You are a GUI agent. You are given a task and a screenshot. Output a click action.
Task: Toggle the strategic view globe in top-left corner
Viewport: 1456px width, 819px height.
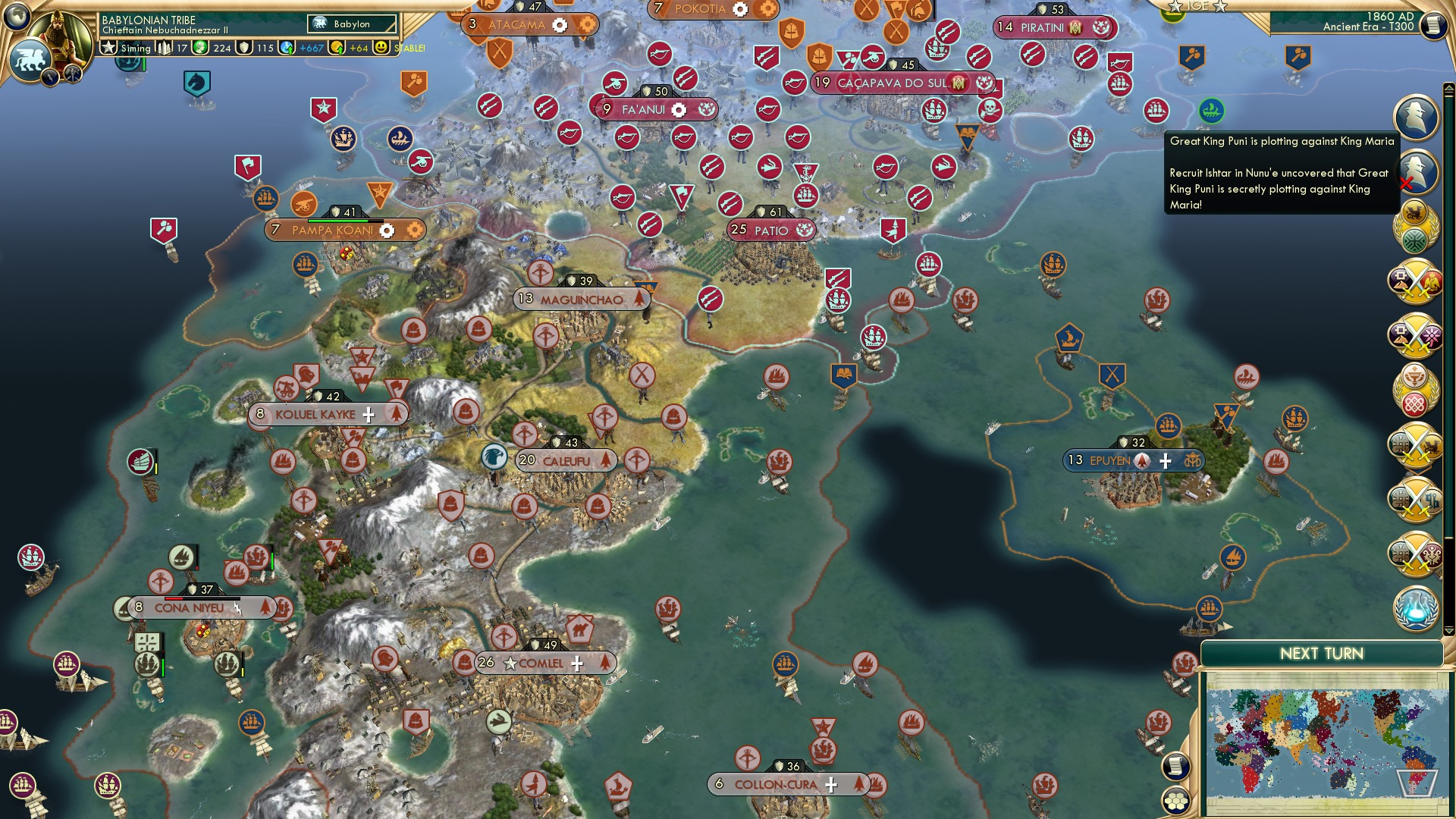coord(16,15)
